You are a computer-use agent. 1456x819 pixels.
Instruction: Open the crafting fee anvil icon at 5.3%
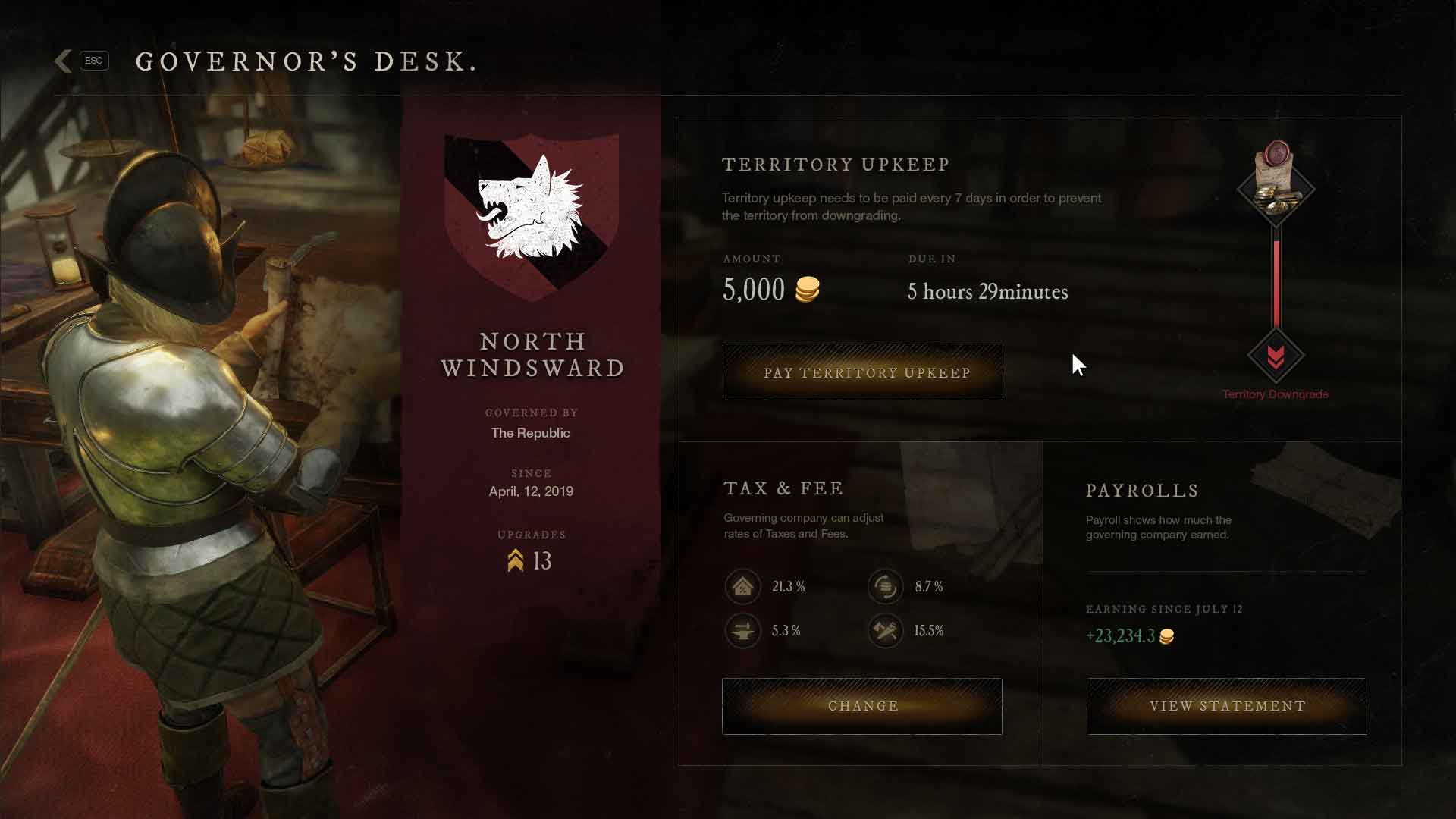(743, 630)
